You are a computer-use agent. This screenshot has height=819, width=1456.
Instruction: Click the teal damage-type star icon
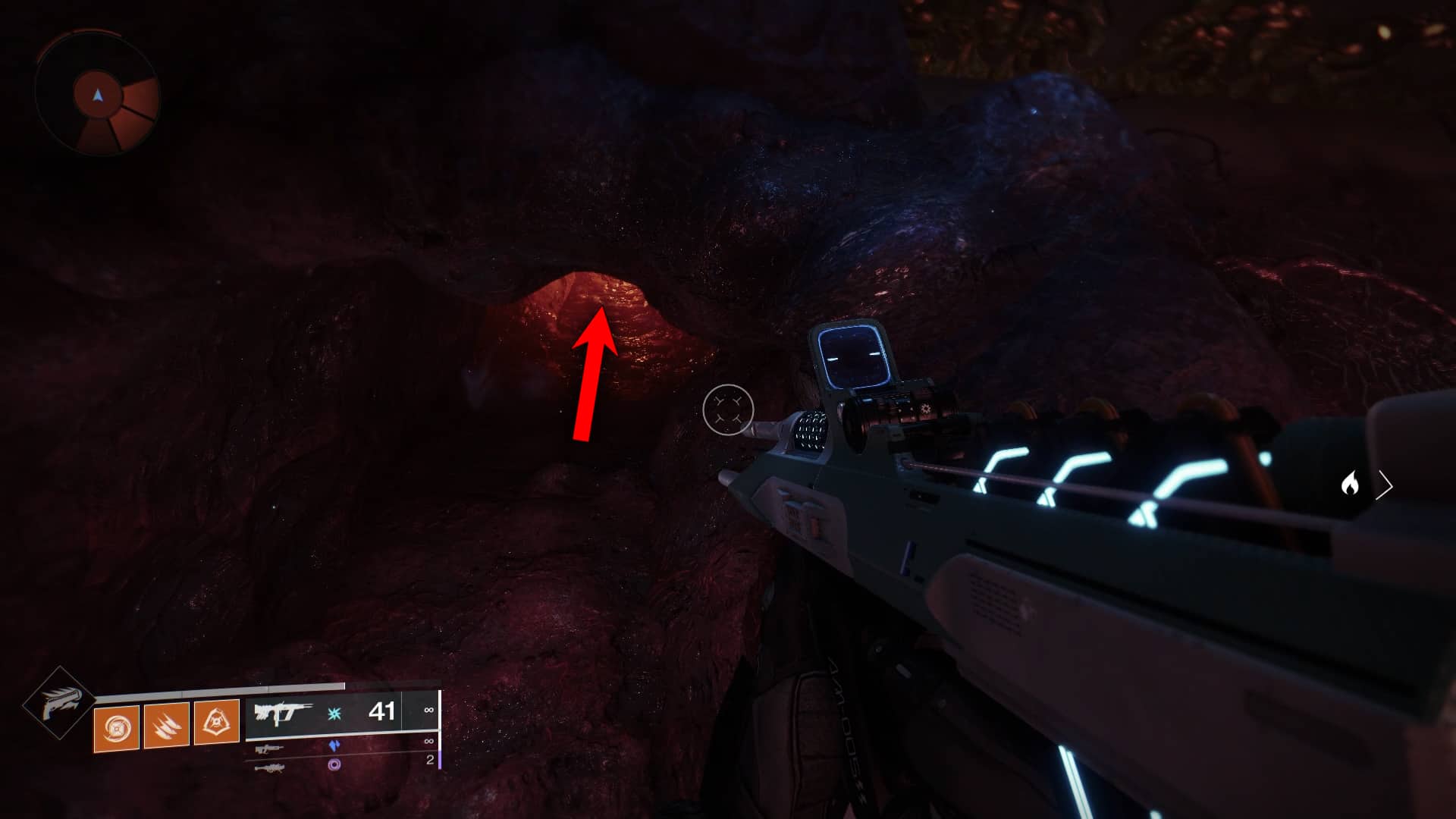(334, 713)
